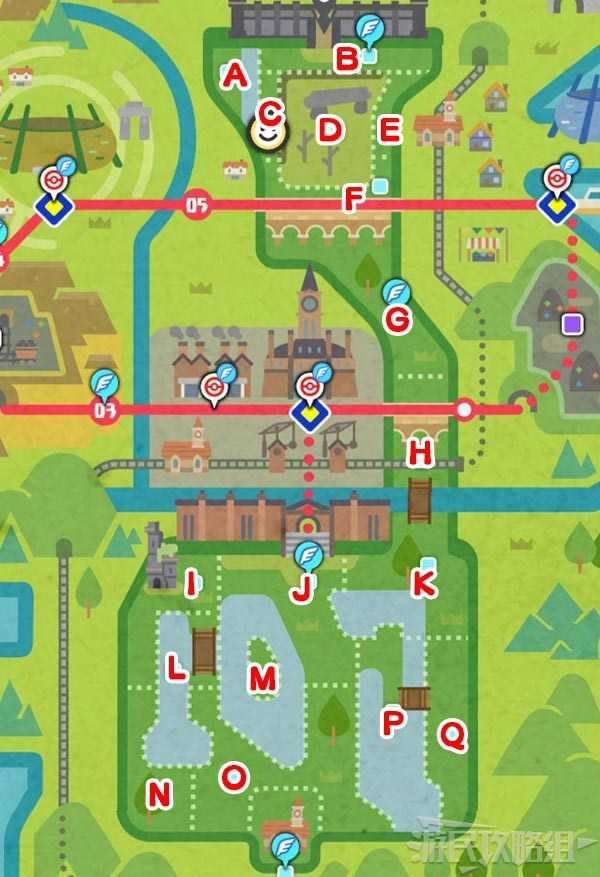
Task: Choose the map marker labeled G
Action: coord(398,320)
